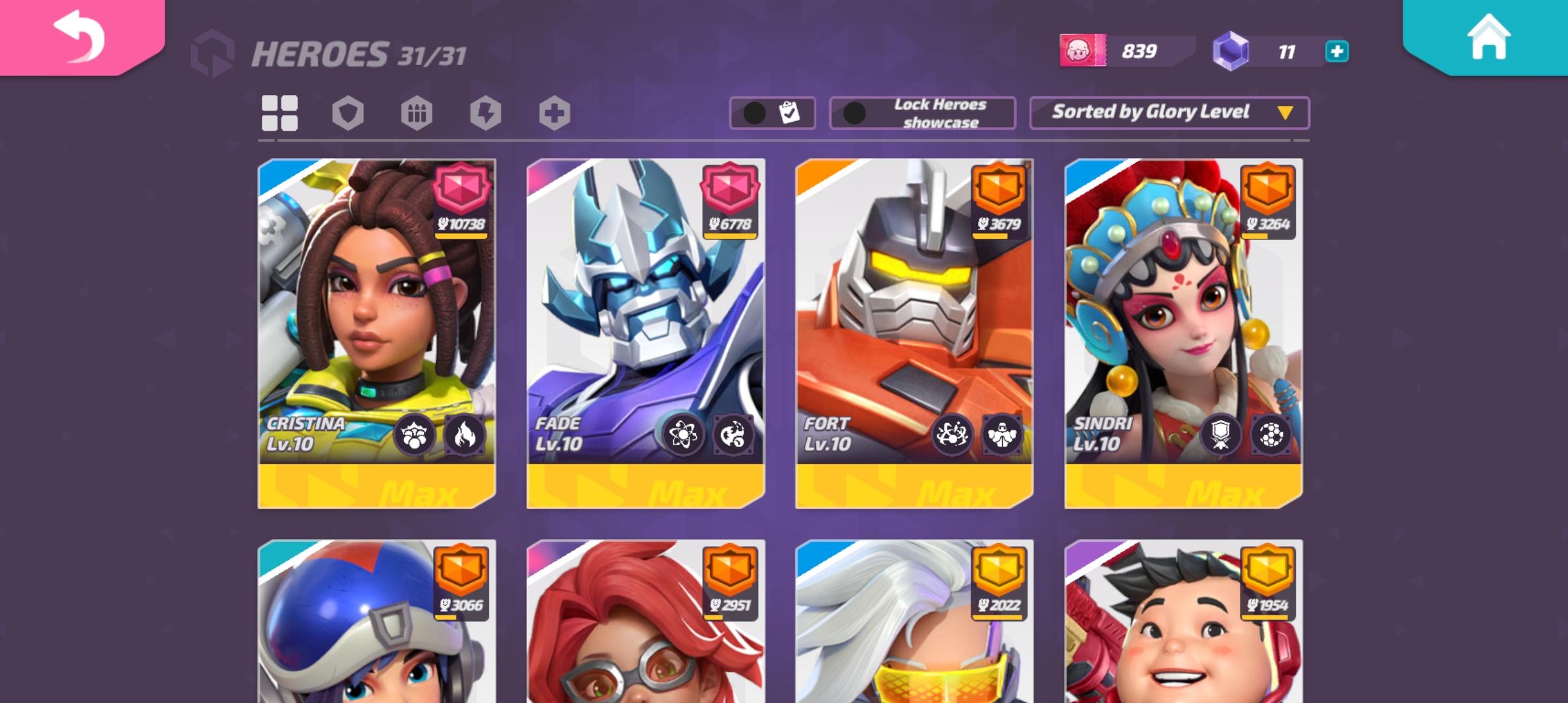Select the lightning assault class filter icon
1568x703 pixels.
point(486,112)
